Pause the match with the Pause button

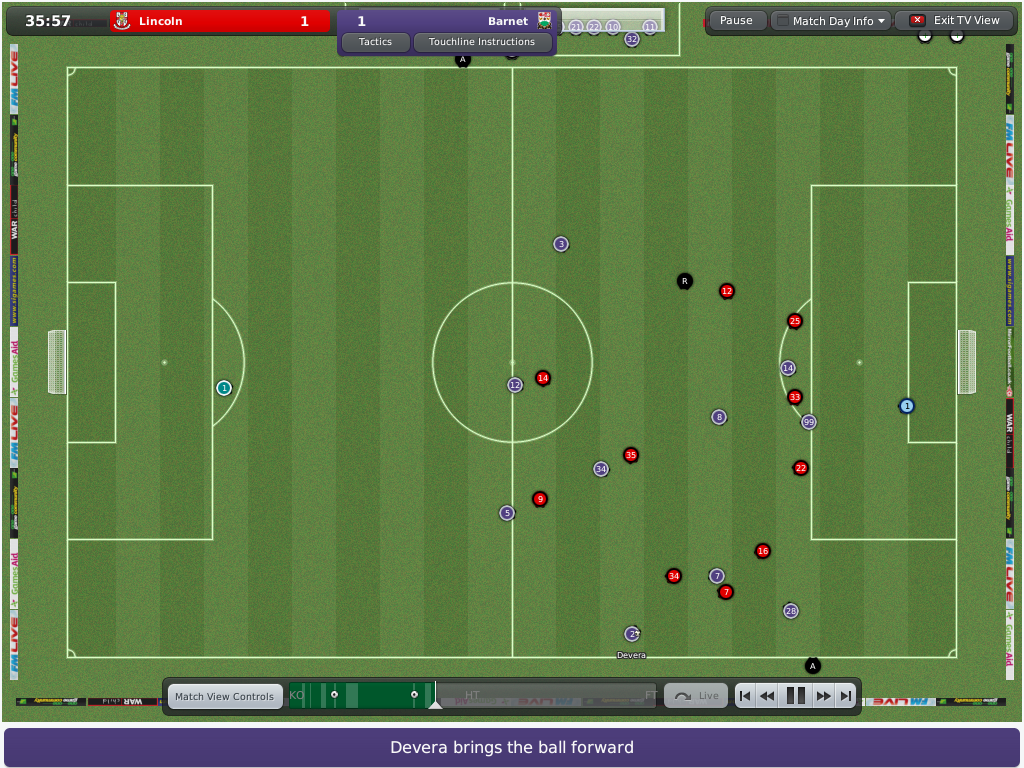click(736, 20)
